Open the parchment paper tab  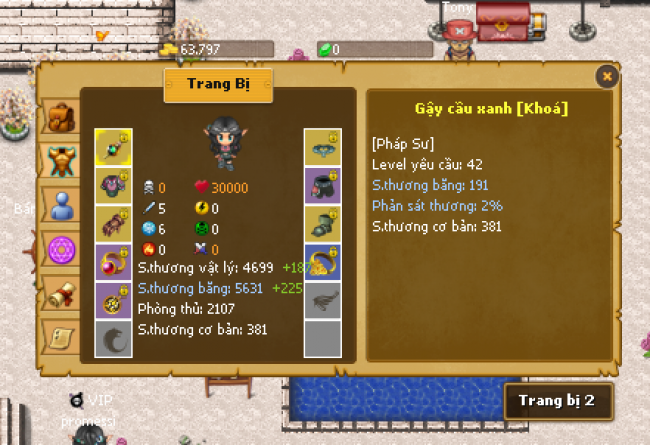coord(61,337)
